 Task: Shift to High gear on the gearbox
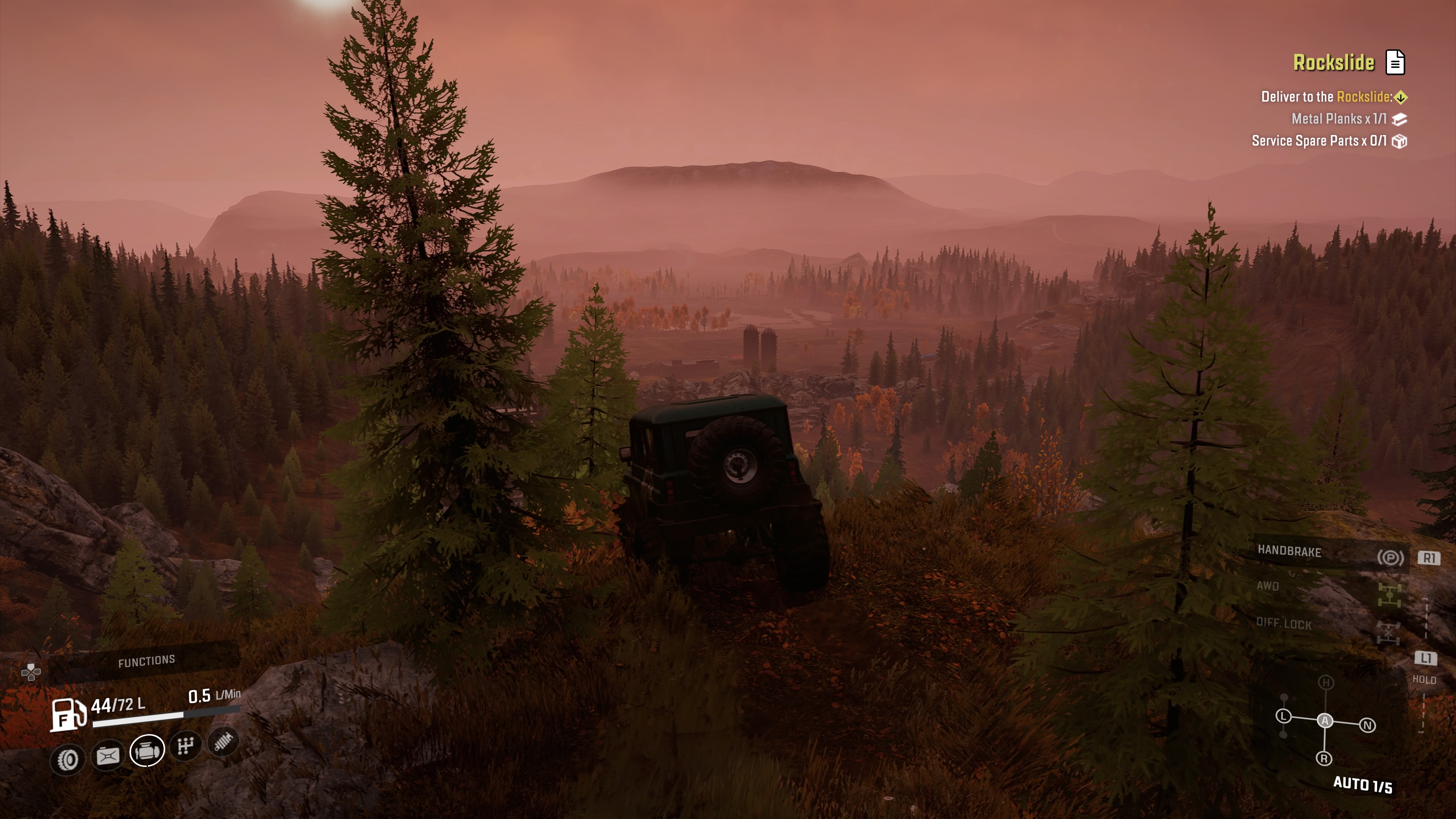click(x=1326, y=683)
